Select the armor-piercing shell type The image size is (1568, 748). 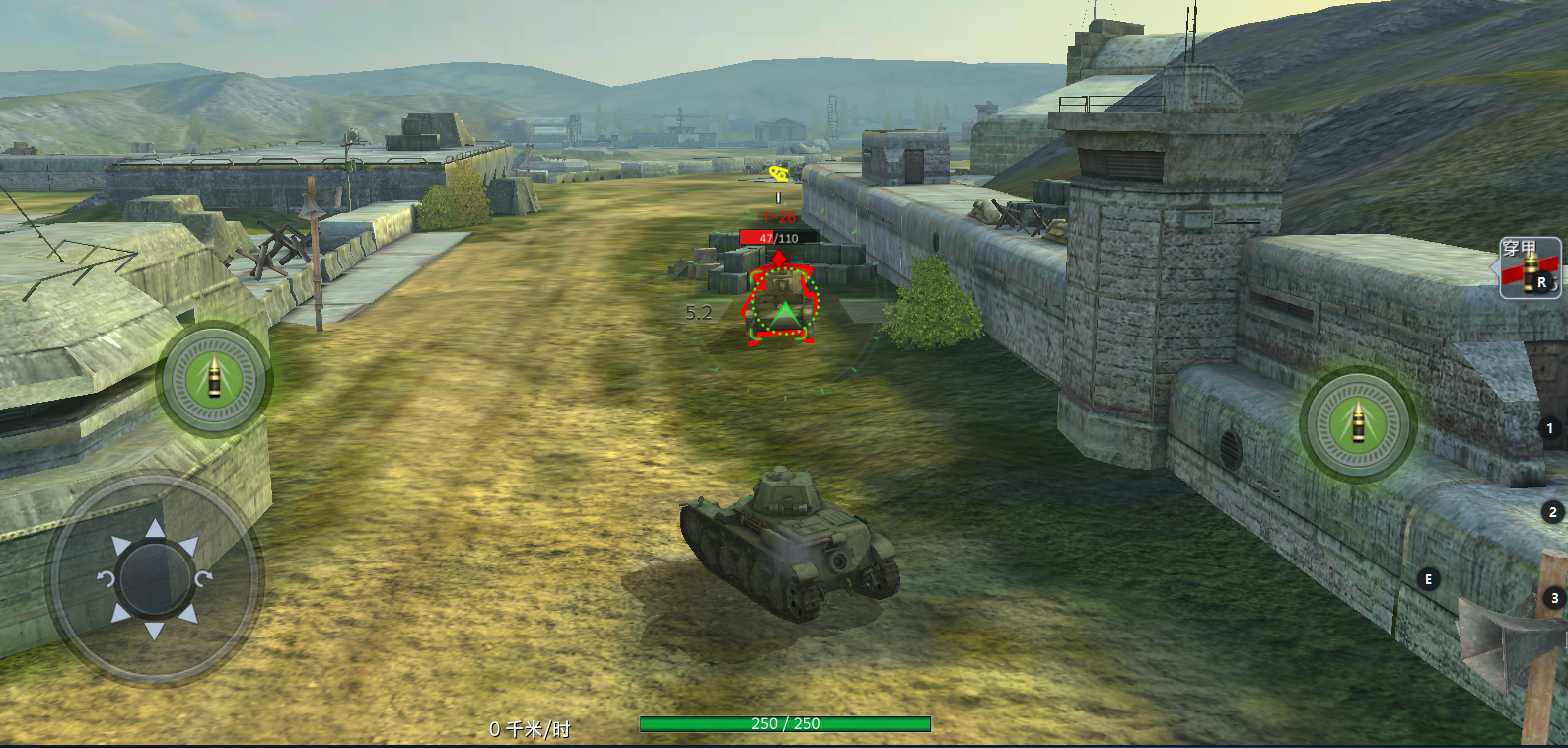(x=1530, y=267)
